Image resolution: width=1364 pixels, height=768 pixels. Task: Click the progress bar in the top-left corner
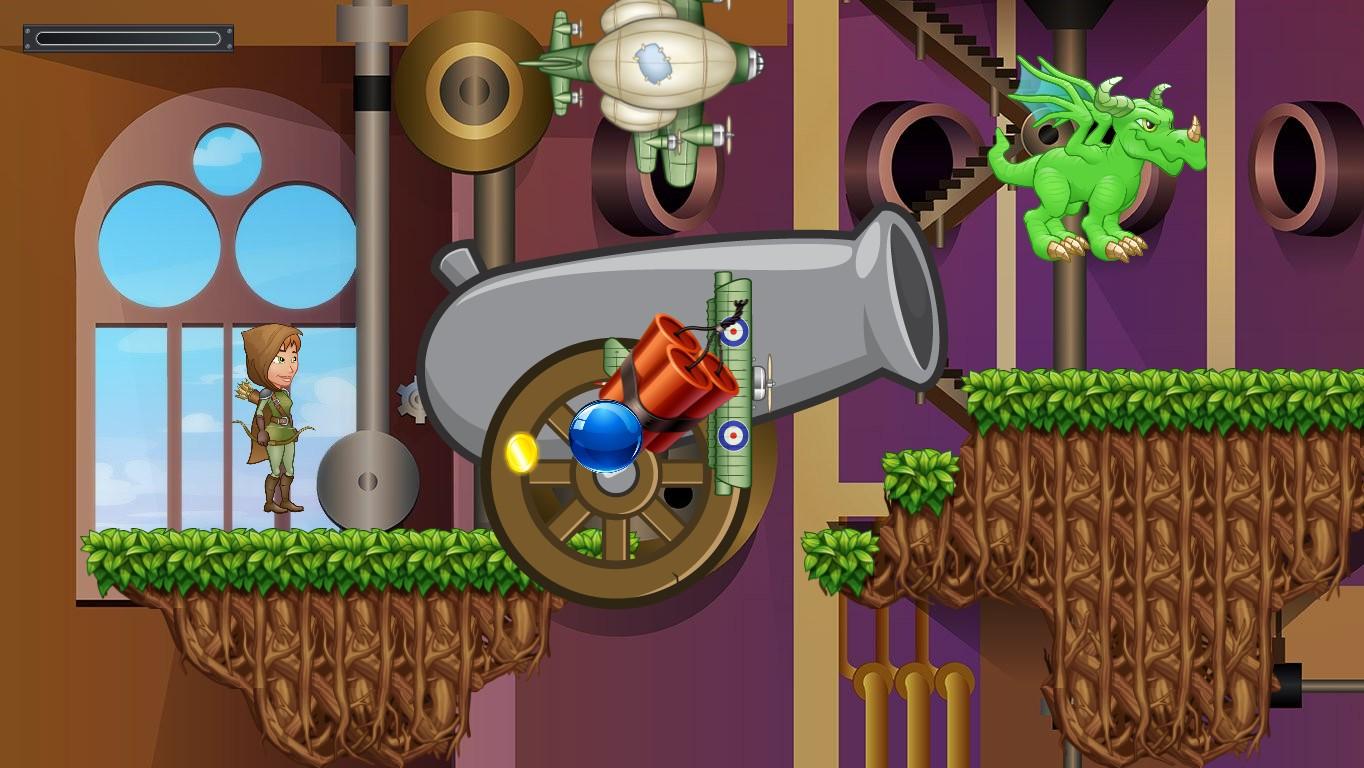(x=128, y=37)
